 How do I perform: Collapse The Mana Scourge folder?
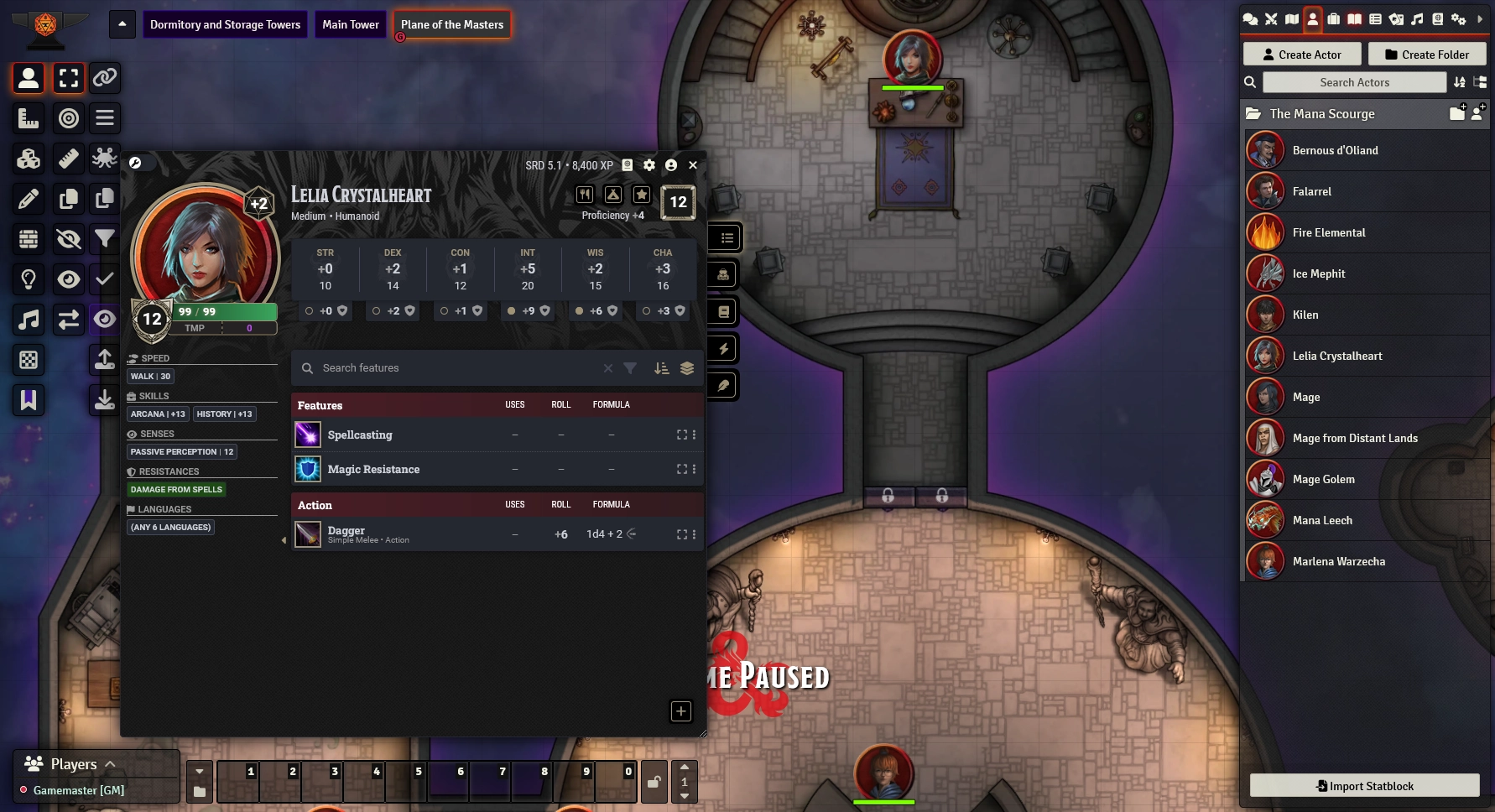click(x=1321, y=113)
